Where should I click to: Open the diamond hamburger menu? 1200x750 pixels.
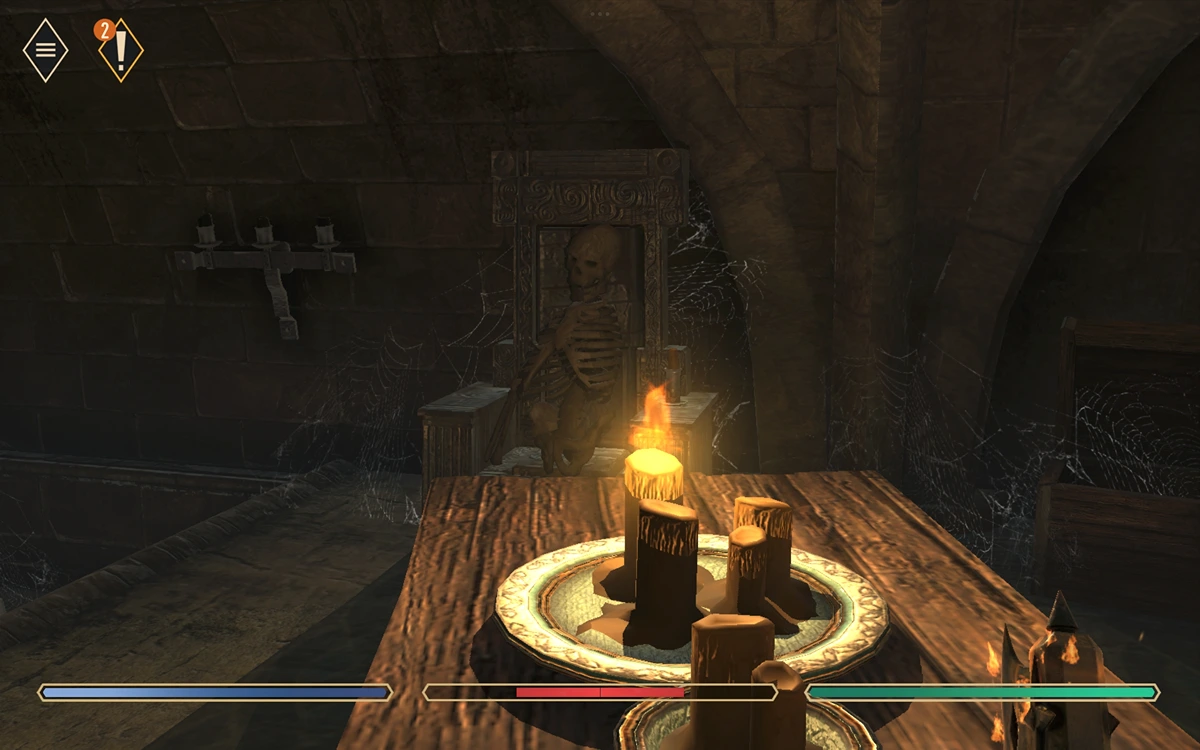tap(46, 50)
